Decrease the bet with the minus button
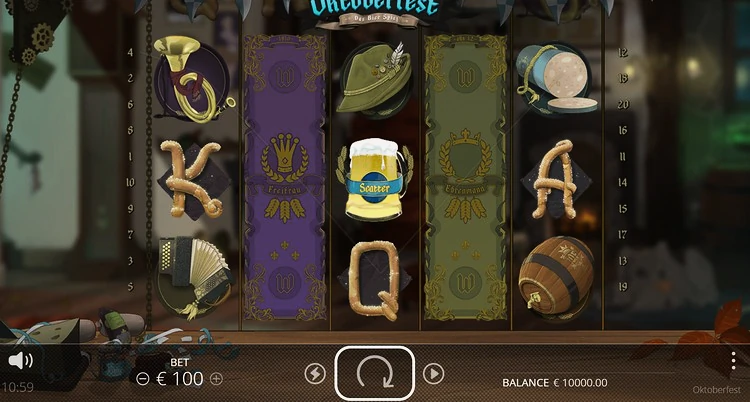 point(143,379)
